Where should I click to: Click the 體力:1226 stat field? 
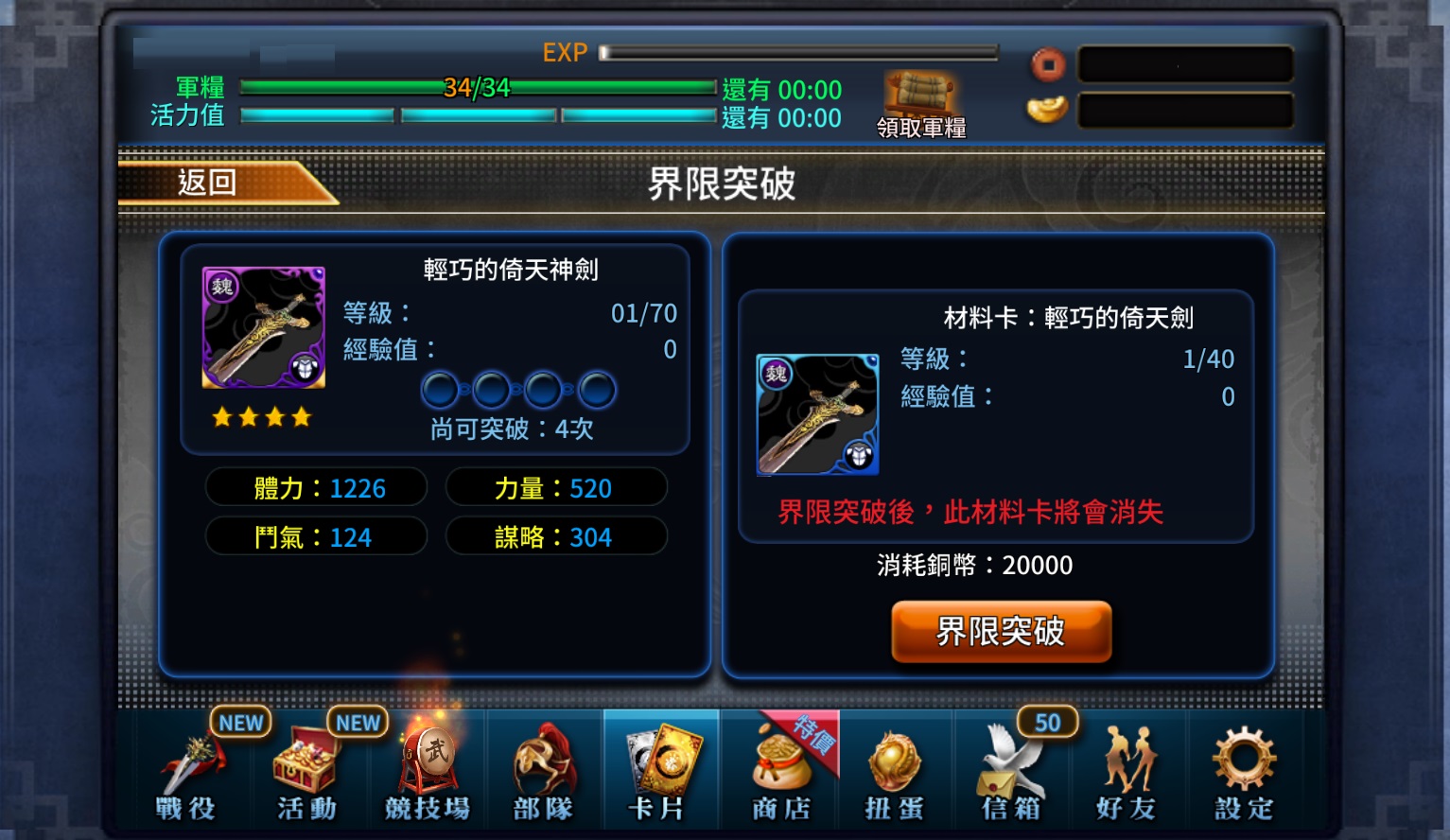click(x=316, y=487)
